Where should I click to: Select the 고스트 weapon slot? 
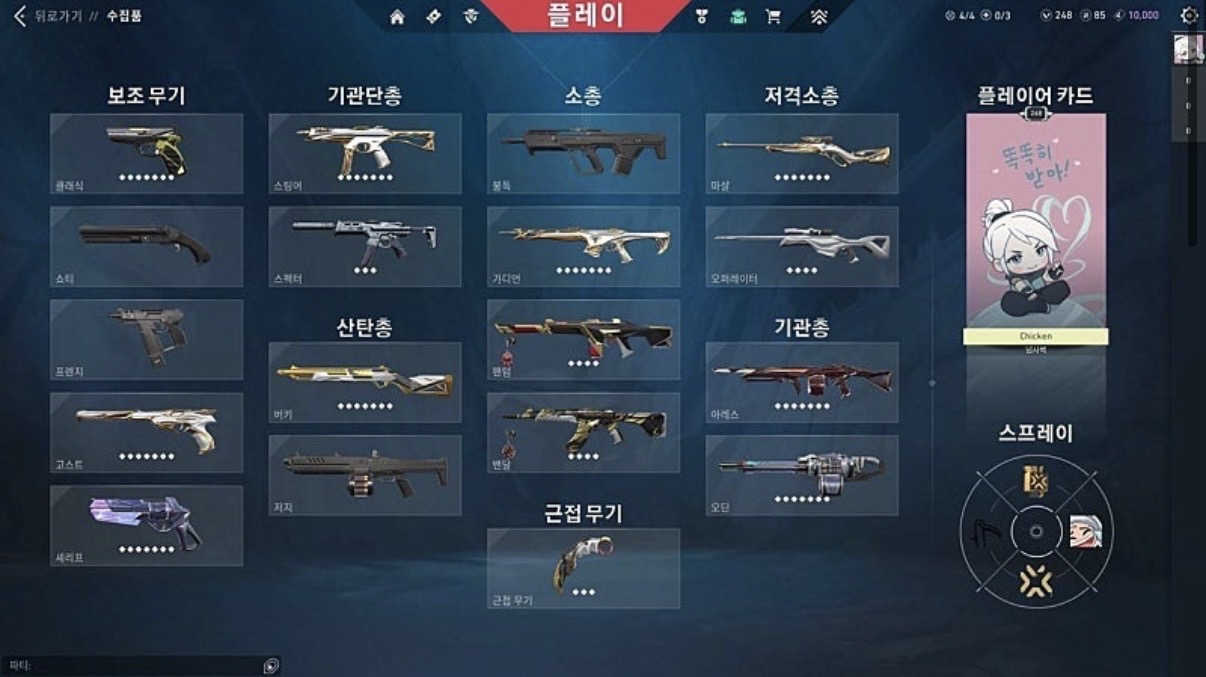[x=146, y=432]
